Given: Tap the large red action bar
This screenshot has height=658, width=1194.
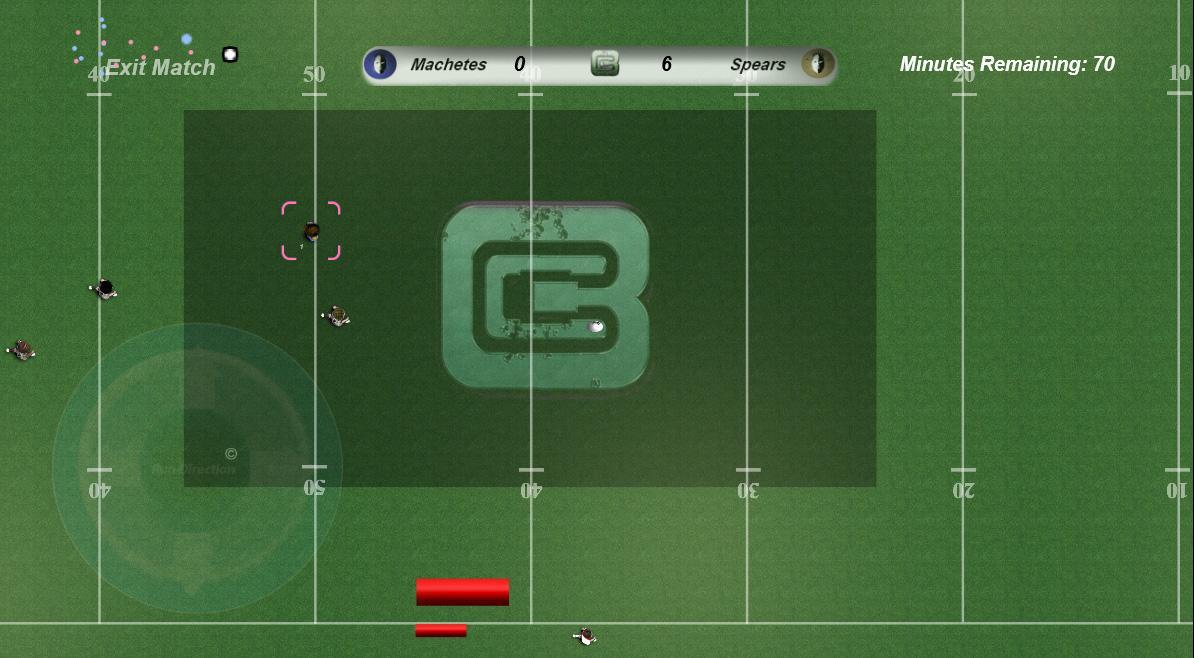Looking at the screenshot, I should pyautogui.click(x=462, y=591).
